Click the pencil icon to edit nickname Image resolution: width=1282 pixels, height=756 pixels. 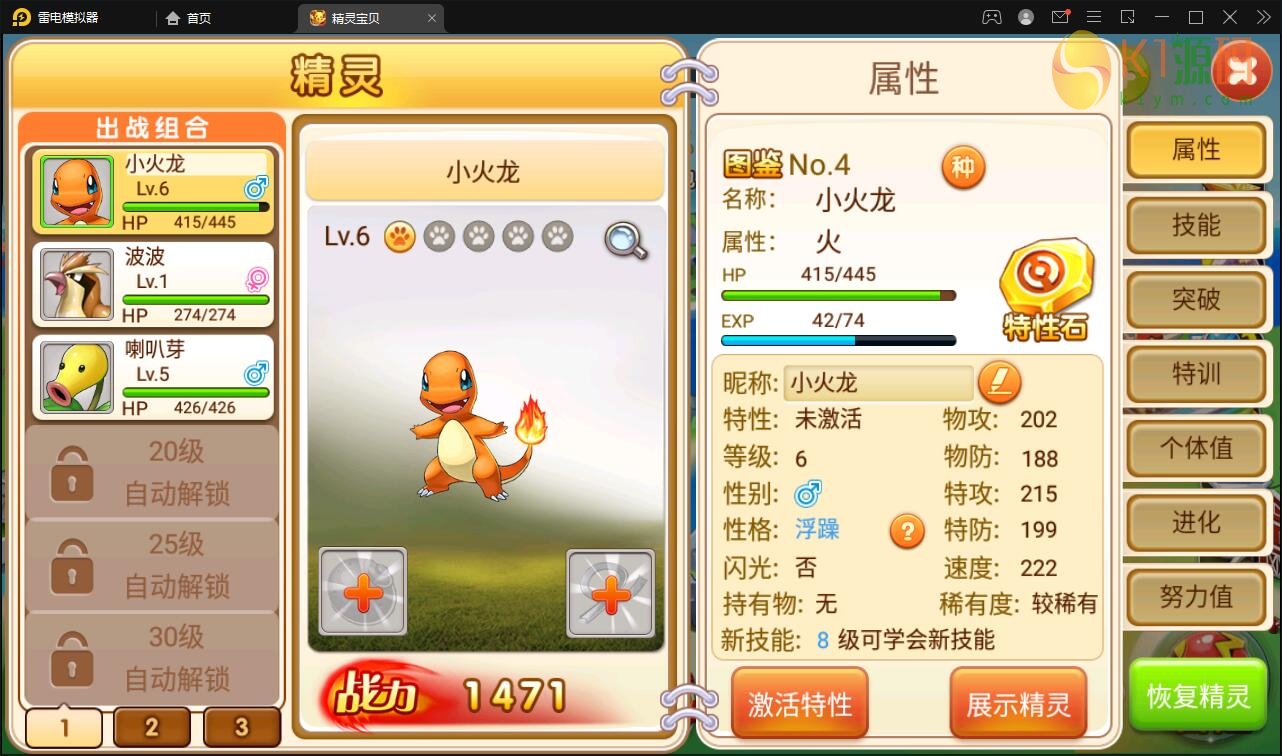point(999,382)
